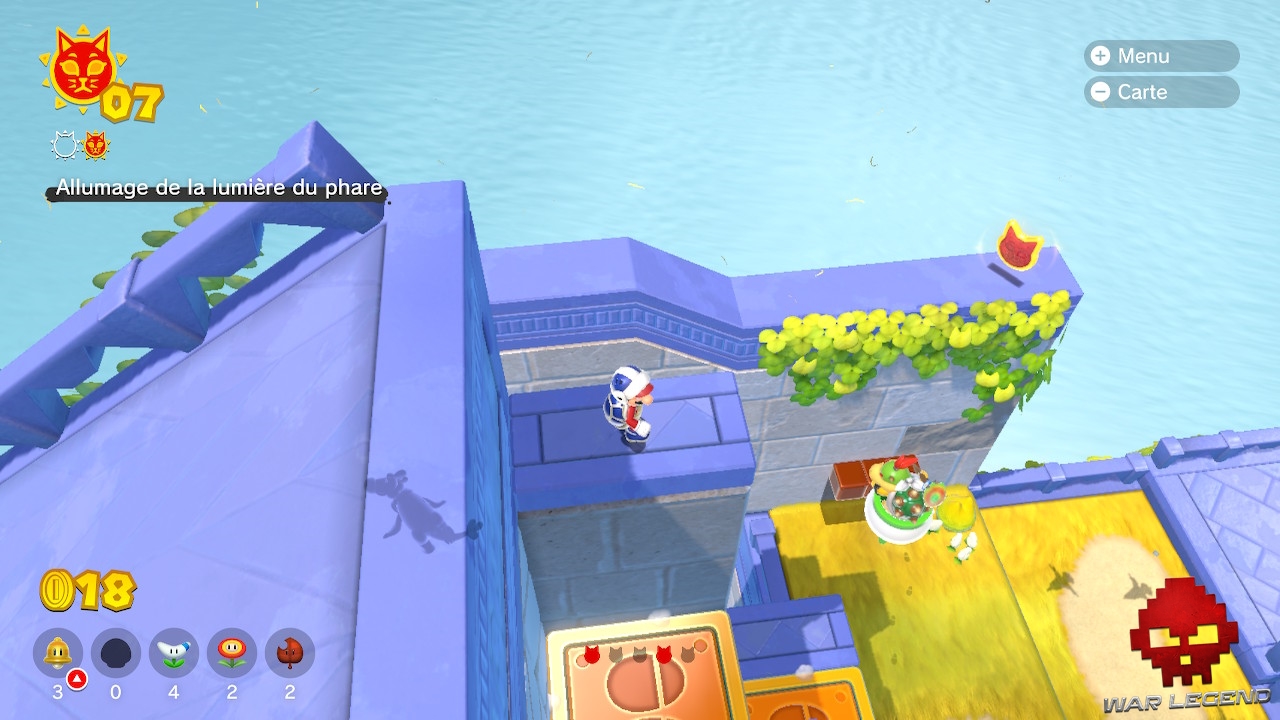The image size is (1280, 720).
Task: Toggle the Carte view with the minus button
Action: click(x=1100, y=92)
